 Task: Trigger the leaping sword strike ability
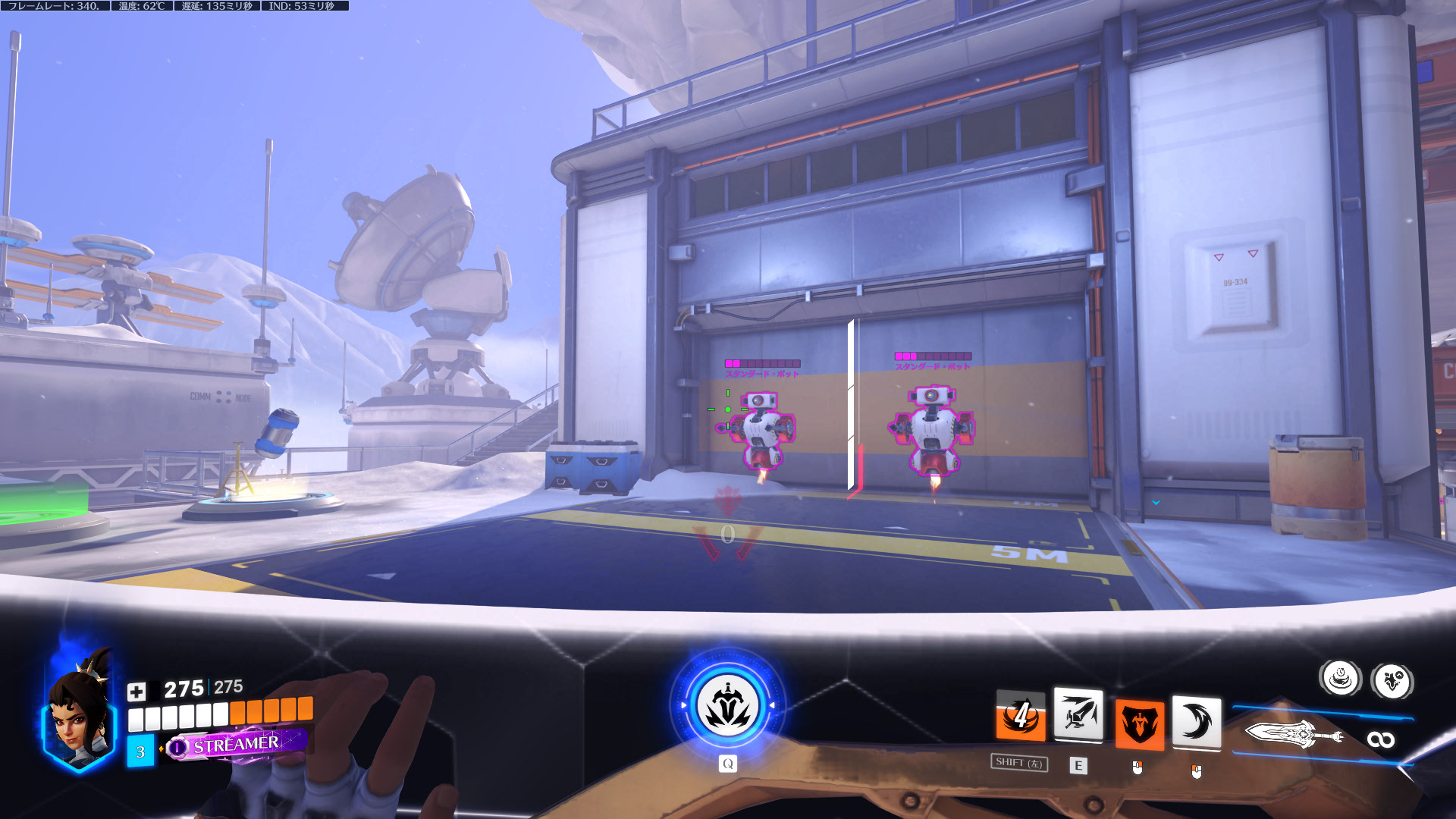click(1078, 714)
